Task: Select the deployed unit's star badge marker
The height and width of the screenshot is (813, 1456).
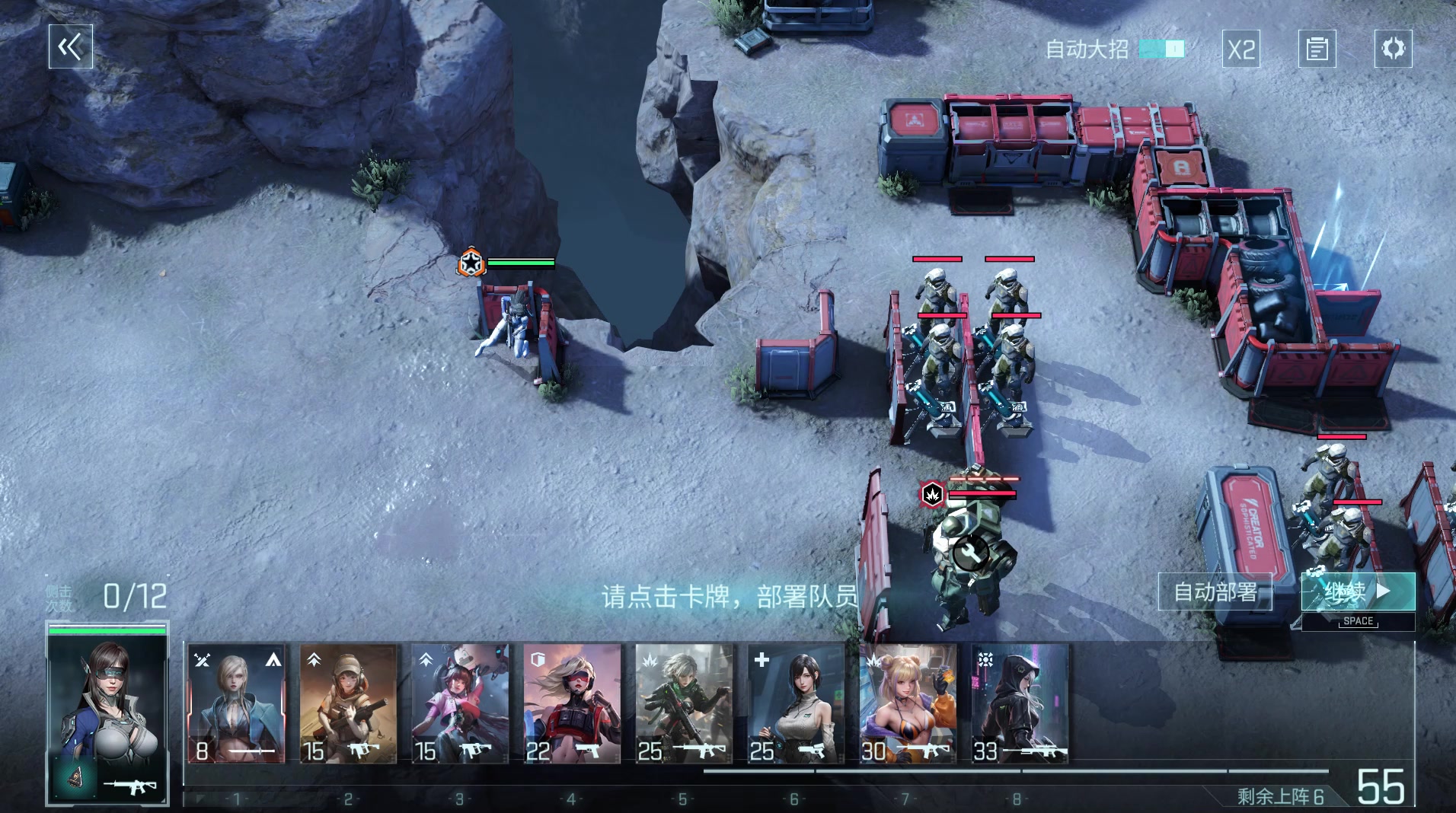Action: pos(471,263)
